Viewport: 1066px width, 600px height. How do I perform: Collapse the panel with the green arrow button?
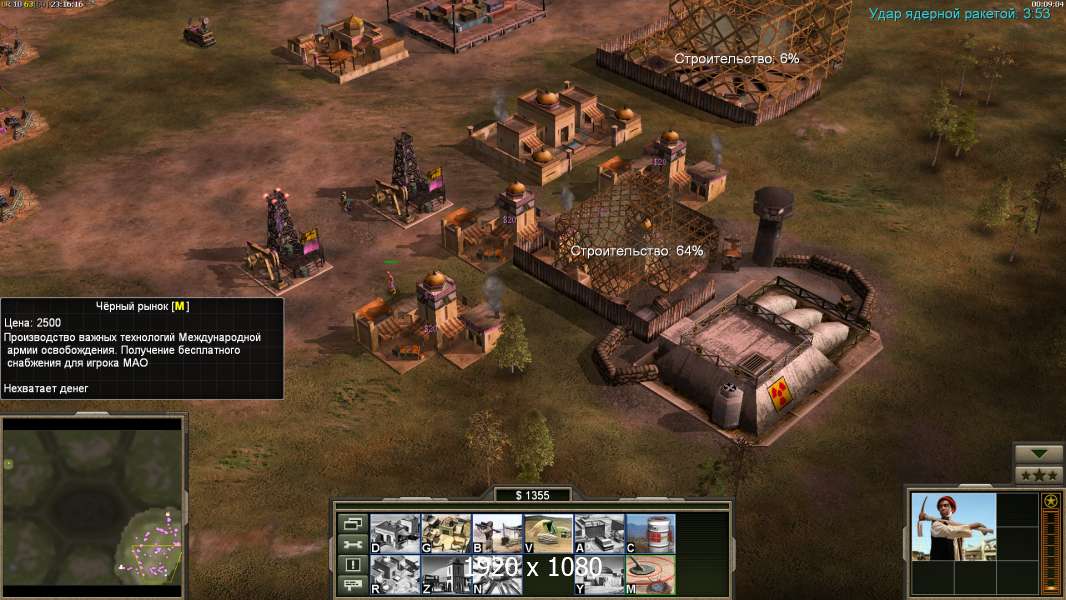(1038, 454)
